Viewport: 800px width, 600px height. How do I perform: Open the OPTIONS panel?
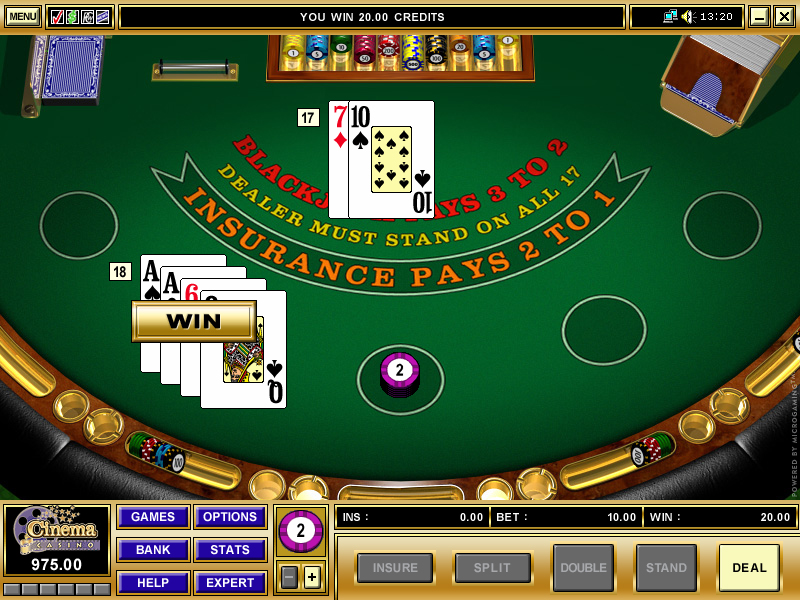(230, 517)
